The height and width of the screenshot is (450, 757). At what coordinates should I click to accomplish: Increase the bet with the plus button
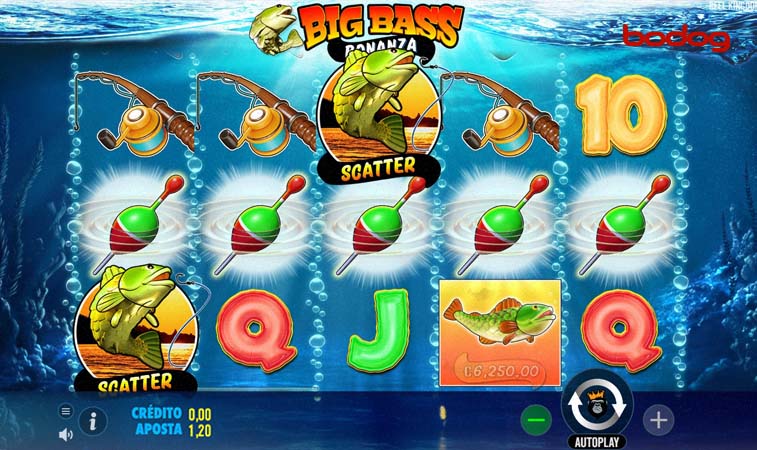(x=658, y=420)
